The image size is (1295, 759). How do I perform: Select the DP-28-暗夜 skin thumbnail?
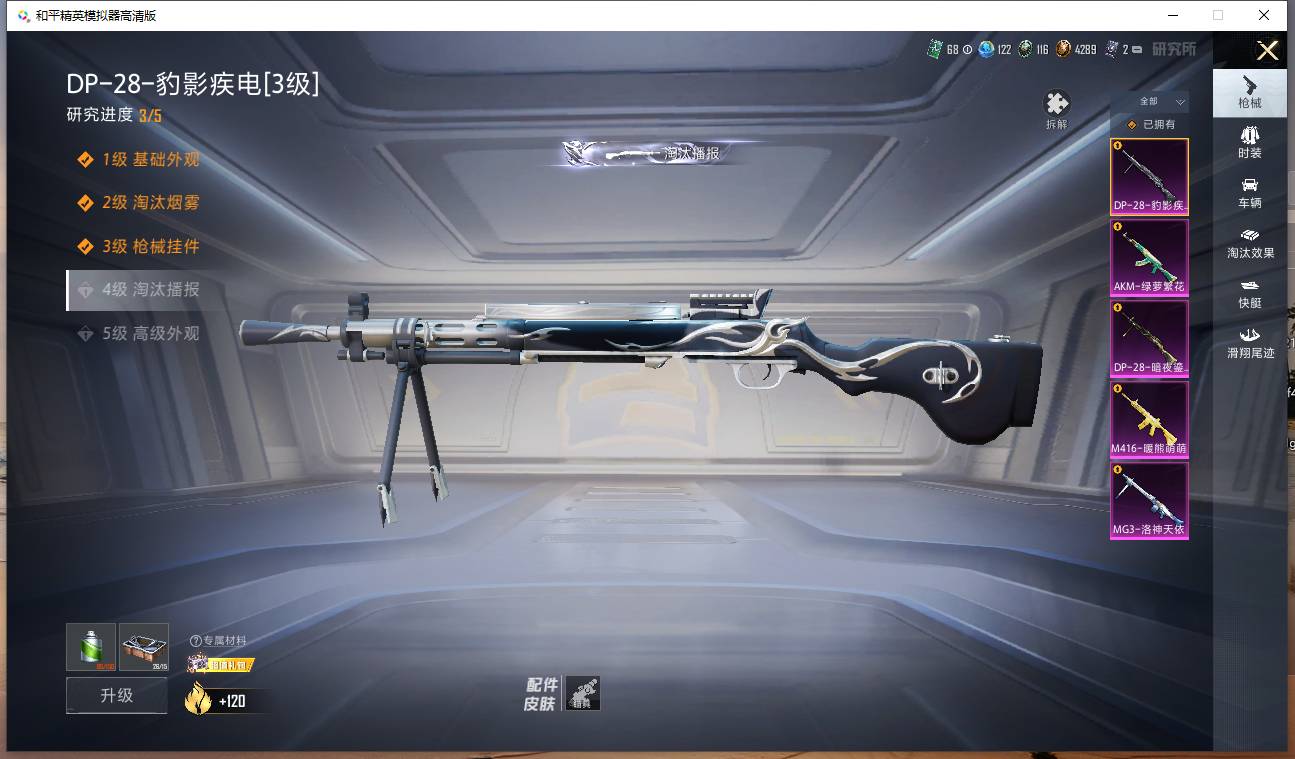pyautogui.click(x=1149, y=338)
